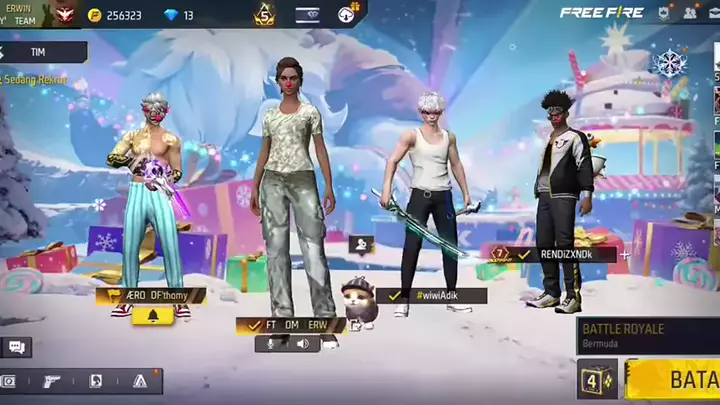Screen dimensions: 720x405
Task: Ring the yellow bell under ÆRO DF'thomy
Action: click(x=153, y=315)
